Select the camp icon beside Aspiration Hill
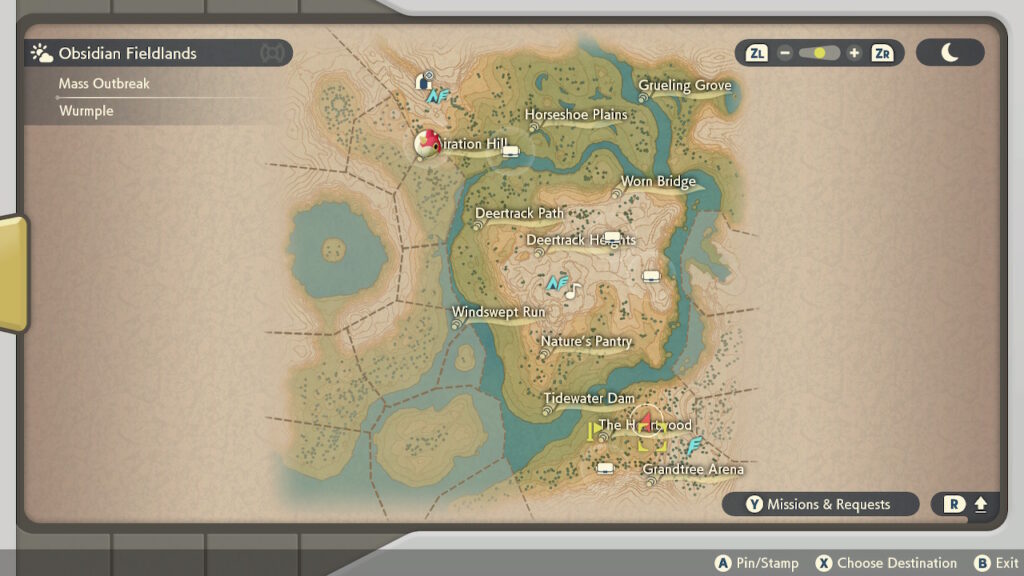 coord(511,152)
